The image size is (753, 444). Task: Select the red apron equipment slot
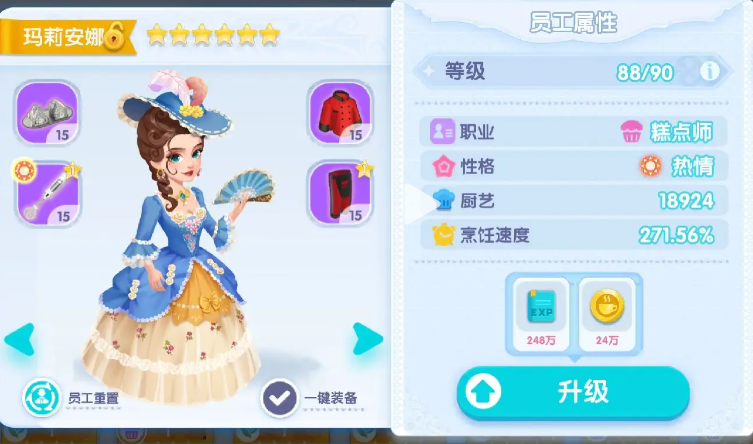point(340,192)
